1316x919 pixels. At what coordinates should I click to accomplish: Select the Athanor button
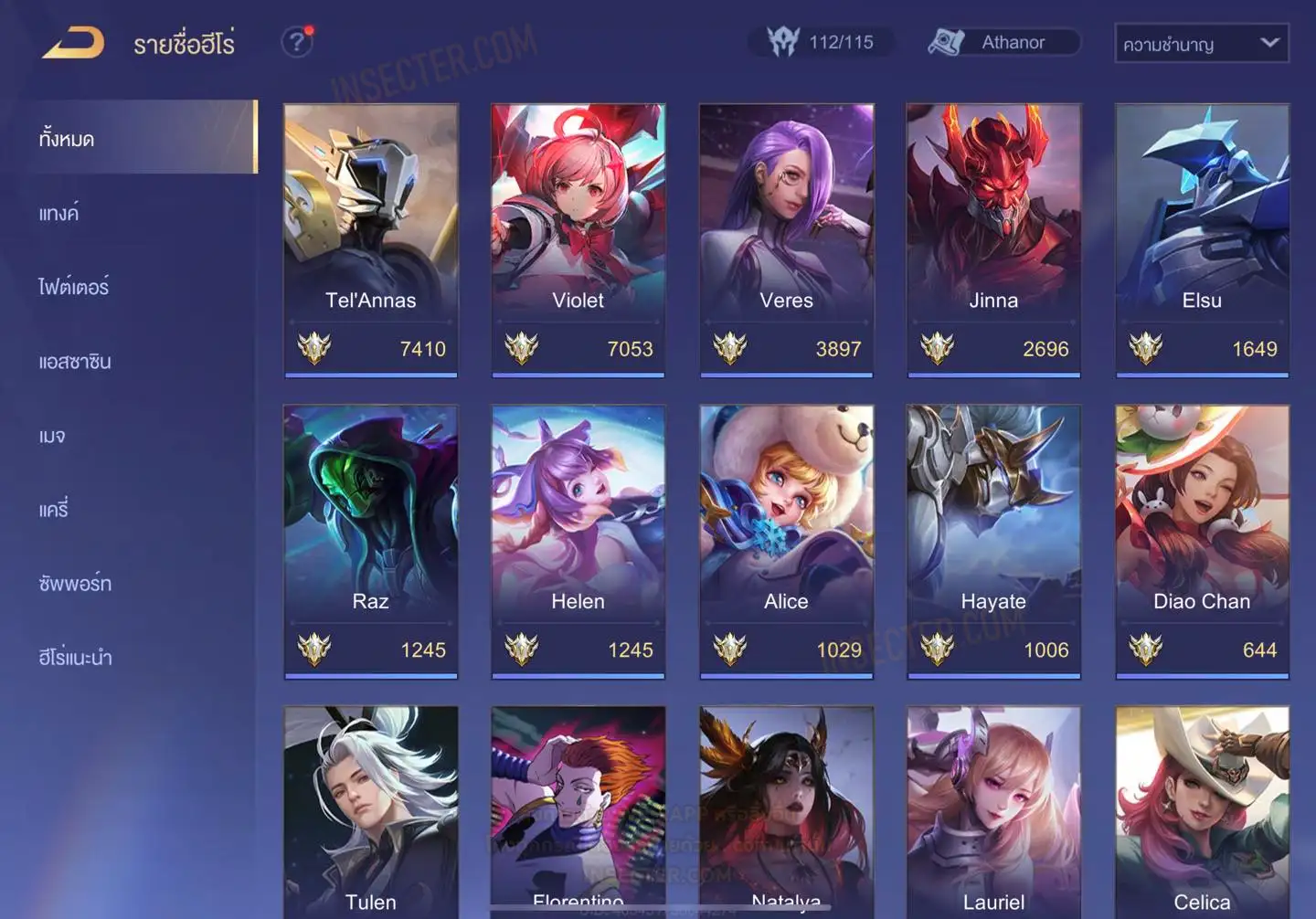[x=1003, y=42]
